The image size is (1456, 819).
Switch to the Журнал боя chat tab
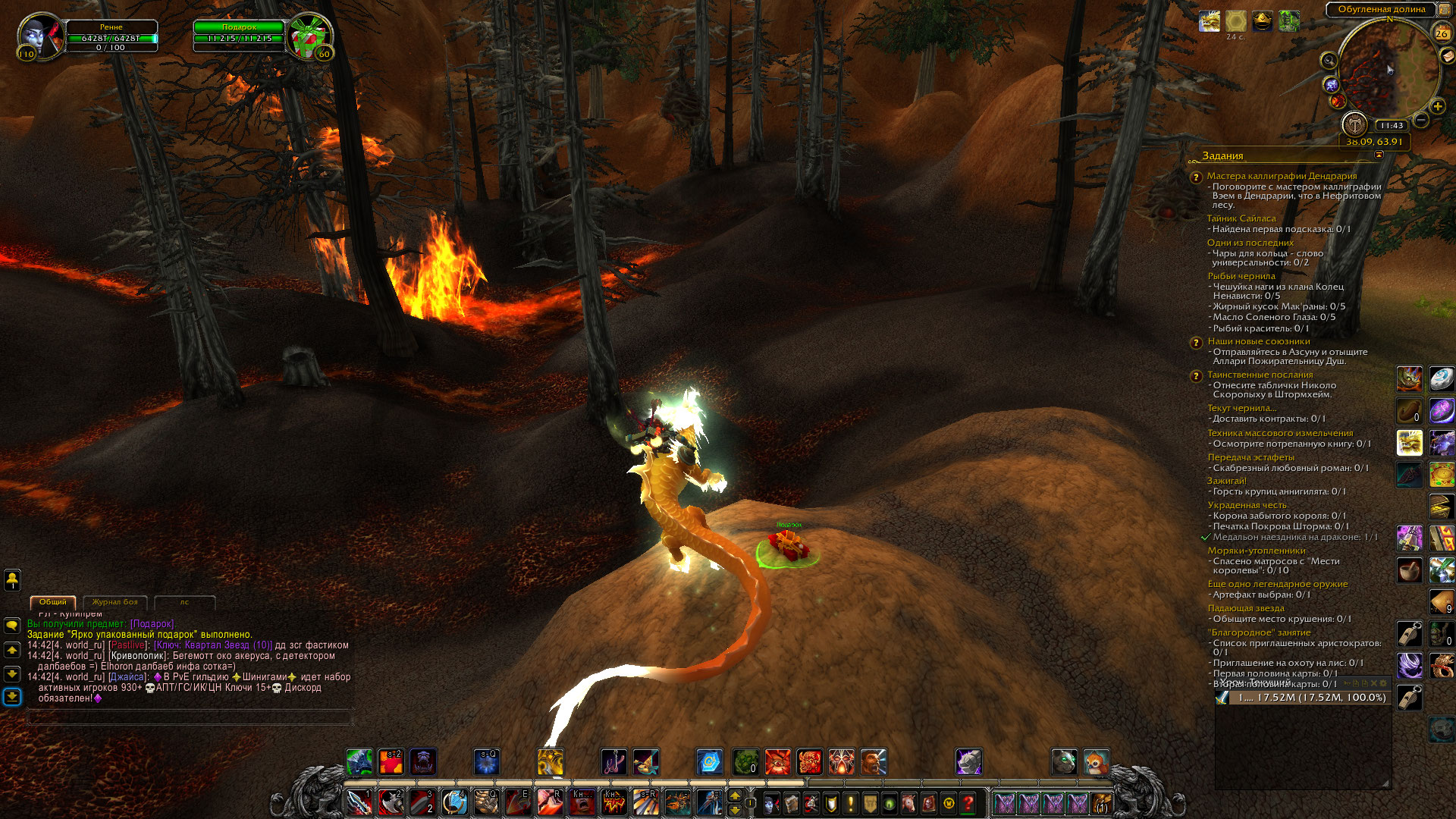(115, 602)
